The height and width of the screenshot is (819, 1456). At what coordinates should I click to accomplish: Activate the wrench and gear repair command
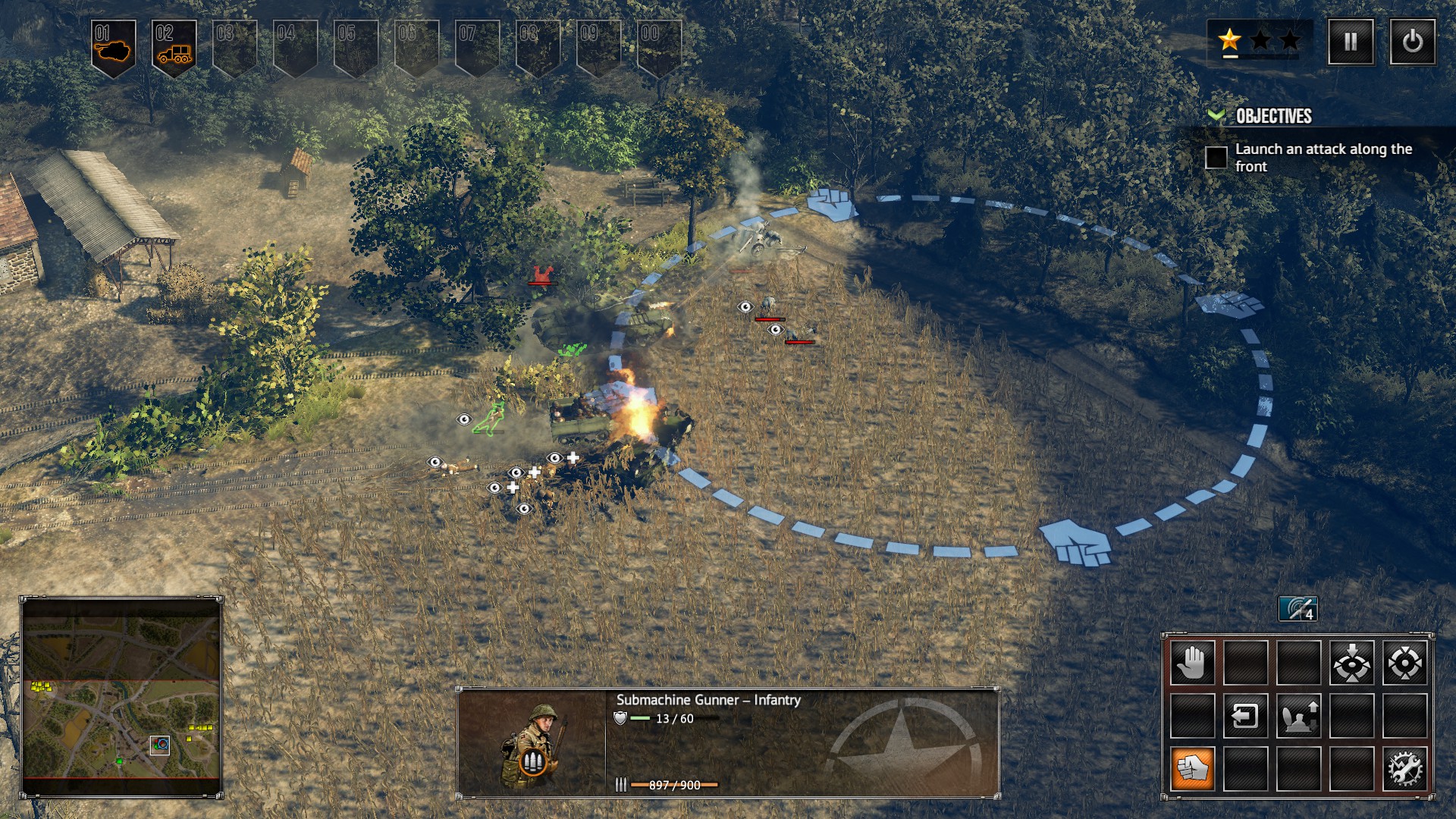[1404, 769]
